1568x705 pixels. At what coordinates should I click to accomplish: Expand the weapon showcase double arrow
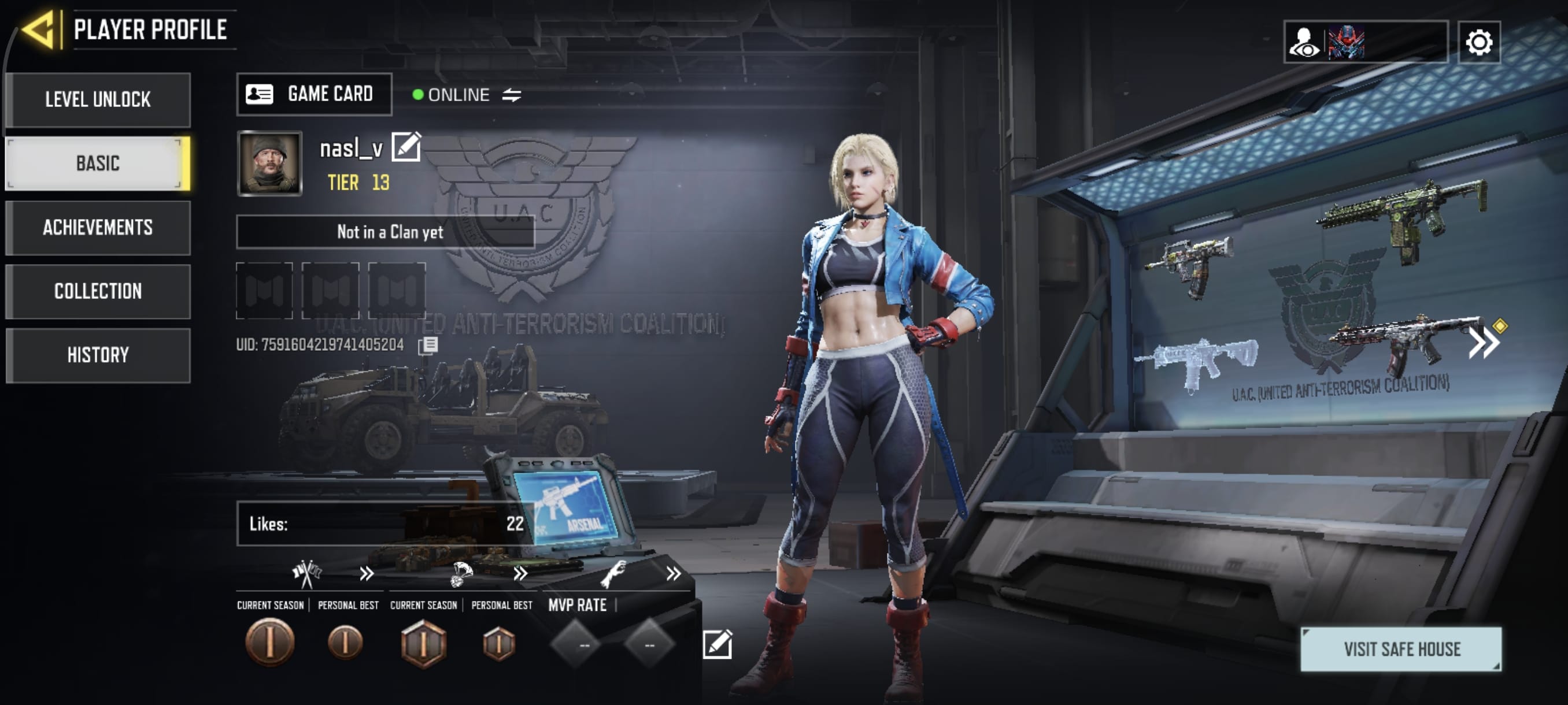click(1484, 344)
